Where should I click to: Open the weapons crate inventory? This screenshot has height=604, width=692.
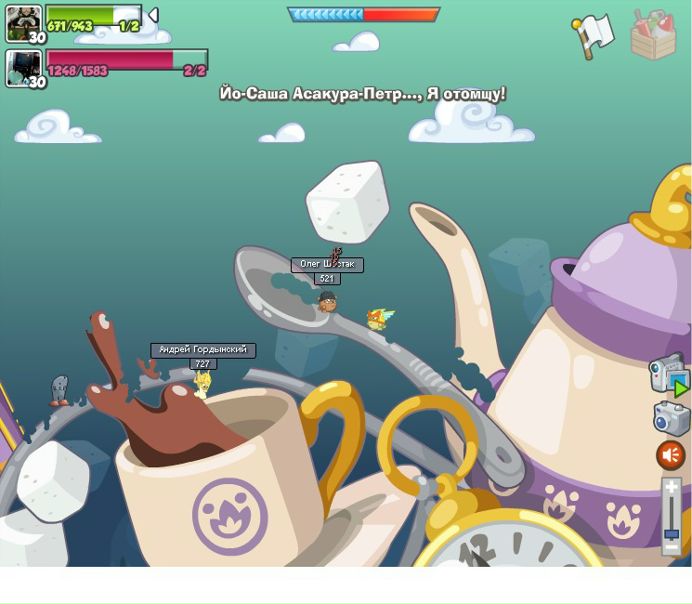tap(653, 36)
